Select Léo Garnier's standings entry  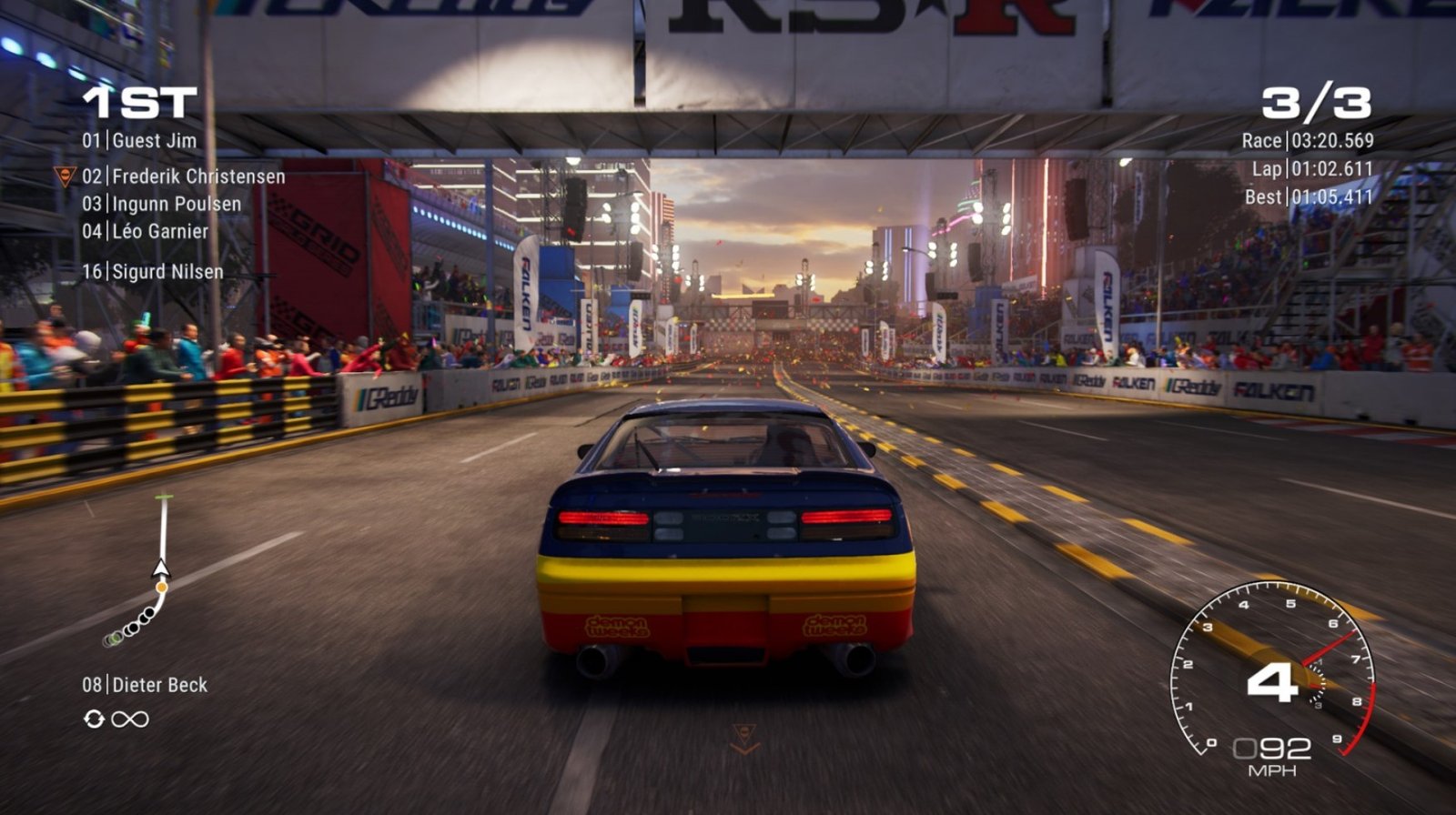click(146, 232)
